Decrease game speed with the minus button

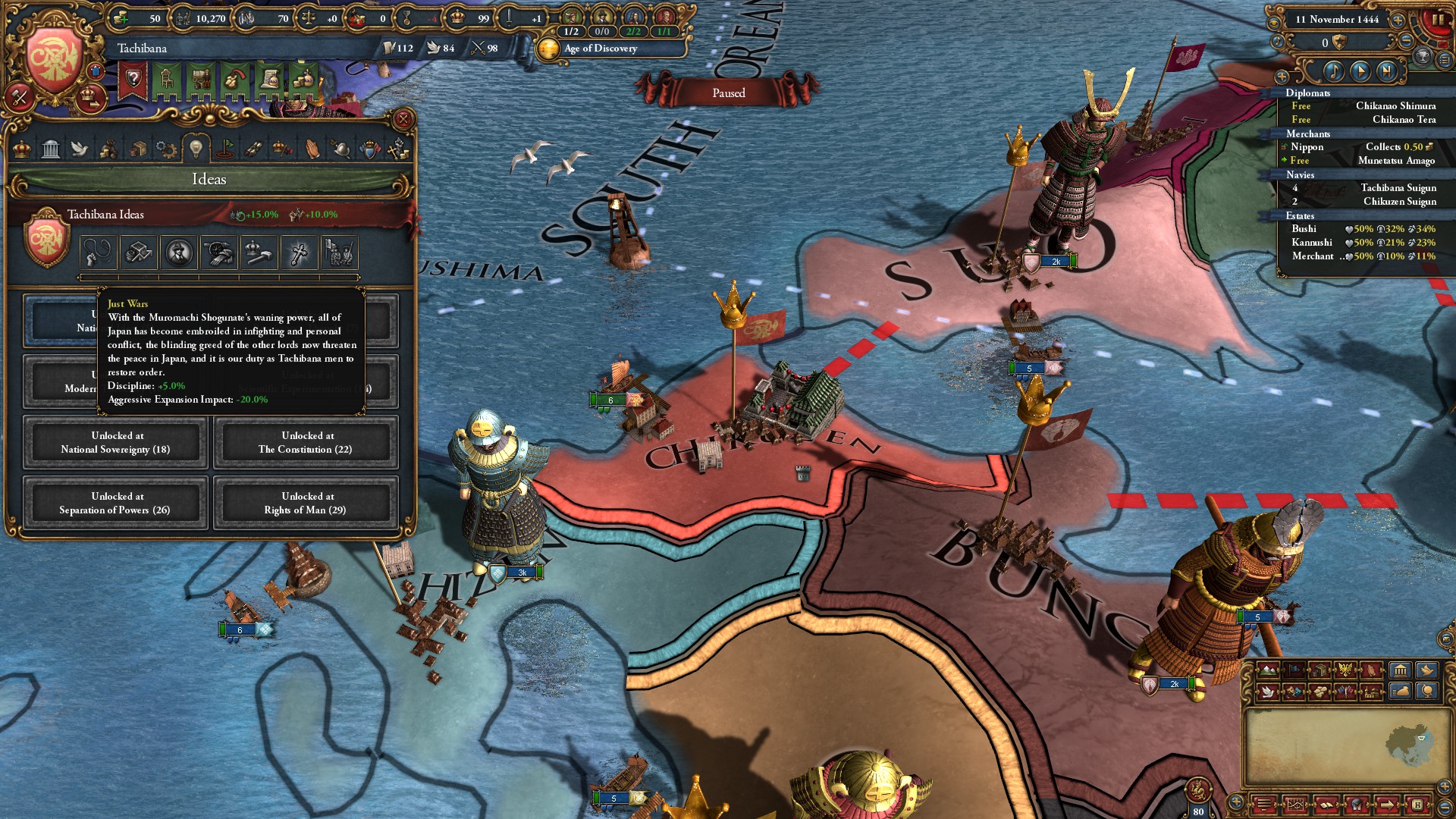click(1405, 42)
